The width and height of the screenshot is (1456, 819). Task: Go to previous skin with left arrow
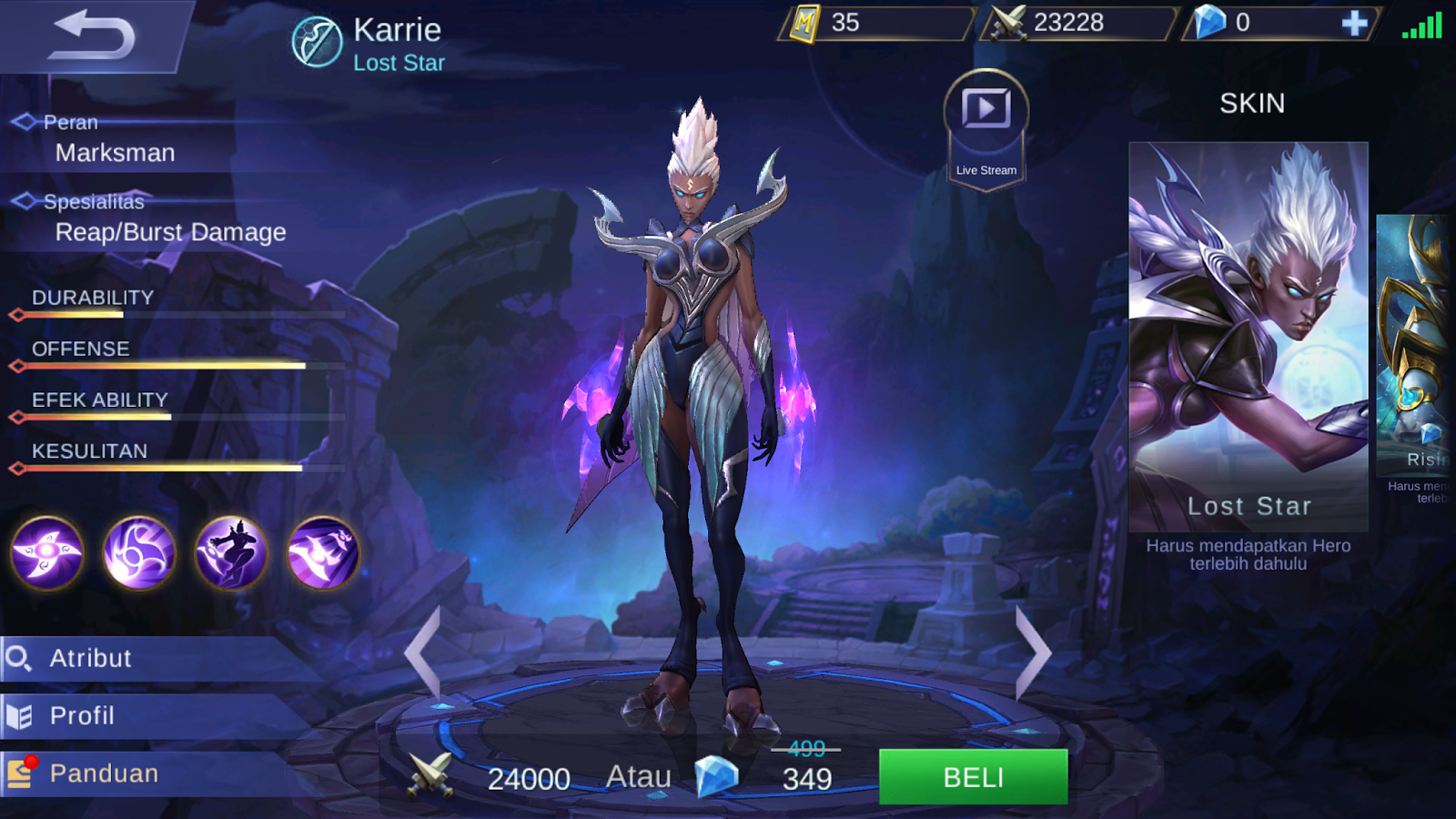point(424,652)
